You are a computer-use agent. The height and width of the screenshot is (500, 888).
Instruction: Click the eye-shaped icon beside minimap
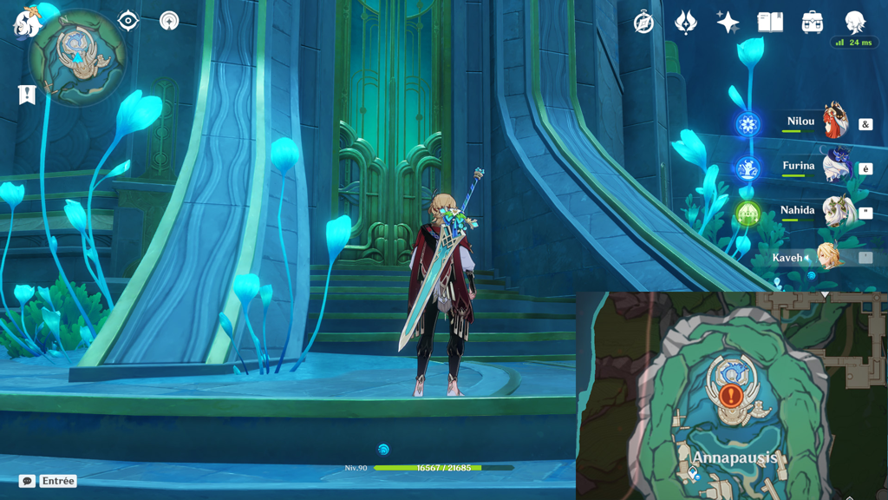click(x=128, y=21)
